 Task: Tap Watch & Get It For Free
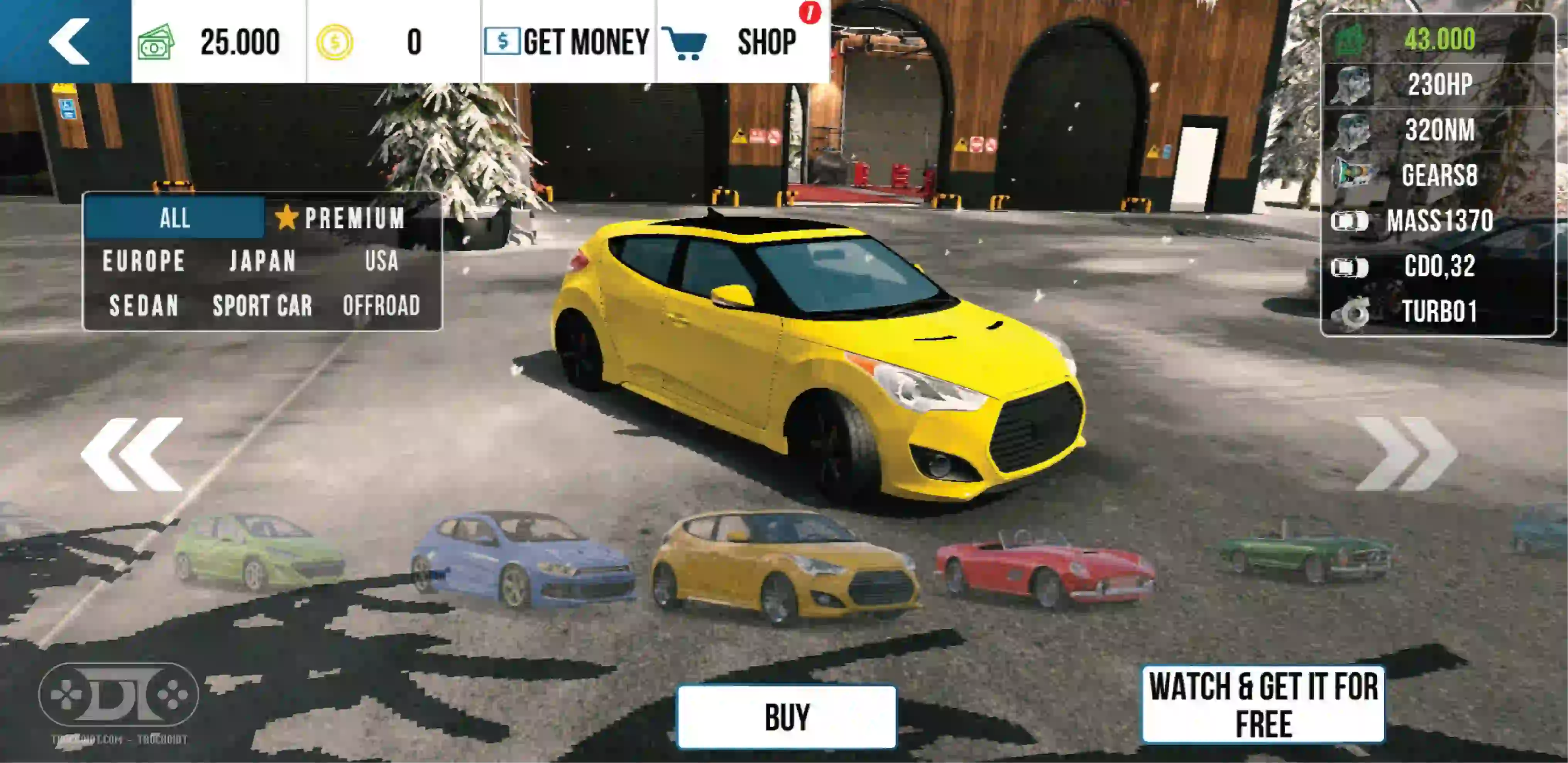[1263, 705]
